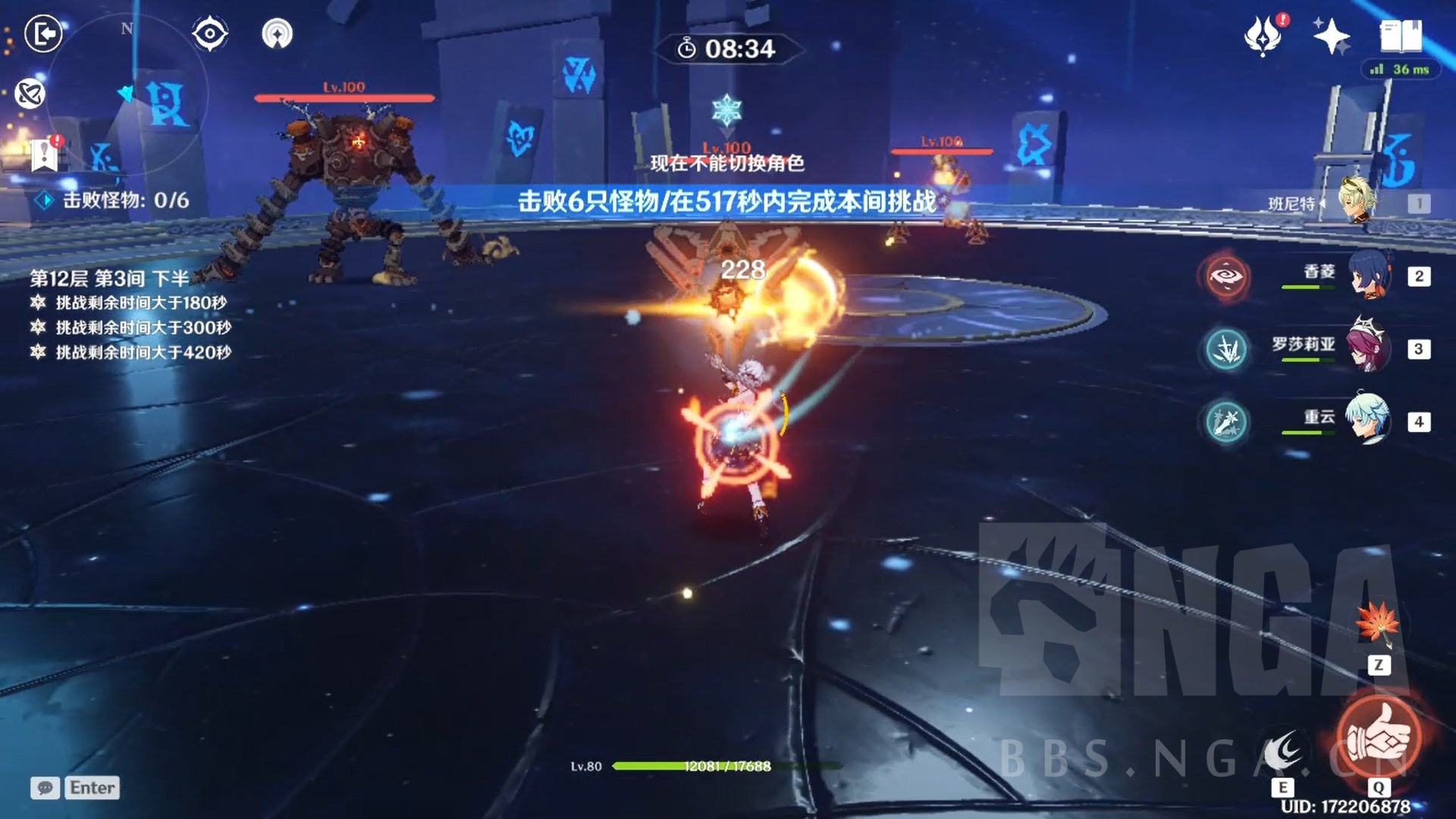Screen dimensions: 1456x819
Task: Activate Bennett's thumbs-up Elemental Burst
Action: [1379, 736]
